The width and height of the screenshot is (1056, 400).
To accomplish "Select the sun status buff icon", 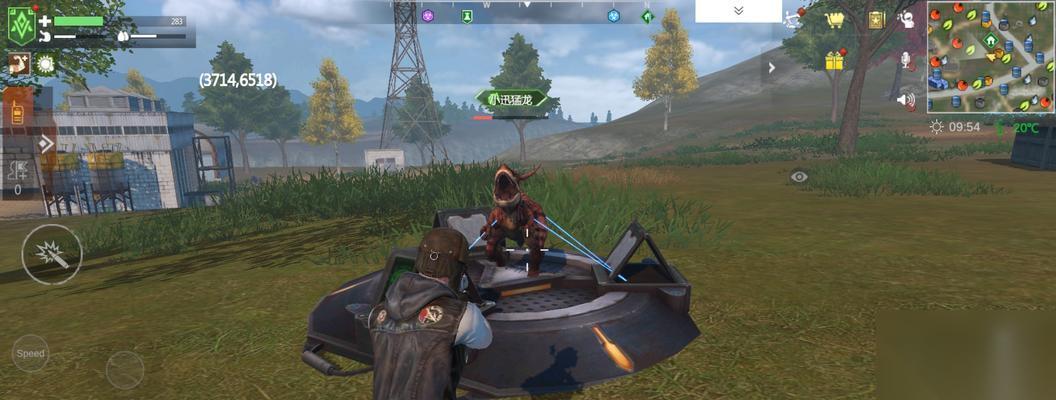I will click(x=46, y=64).
